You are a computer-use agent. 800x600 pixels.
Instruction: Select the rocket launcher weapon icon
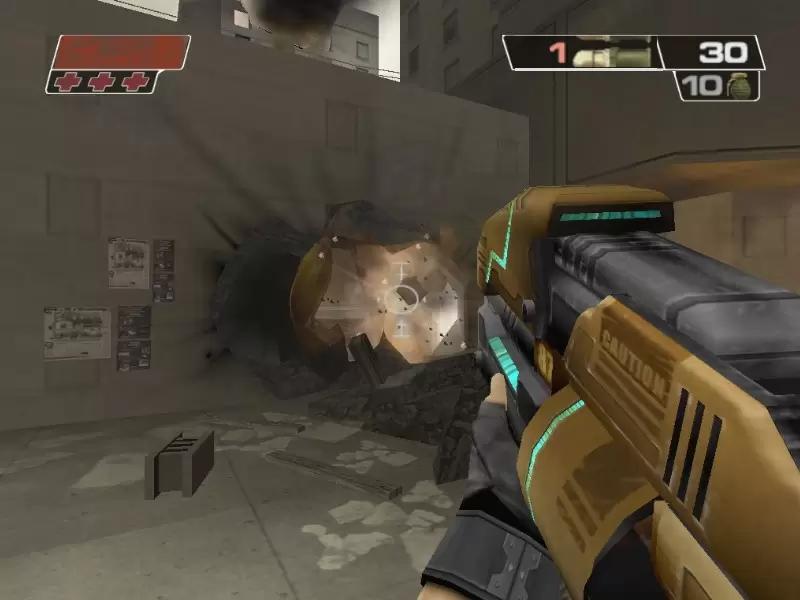619,52
